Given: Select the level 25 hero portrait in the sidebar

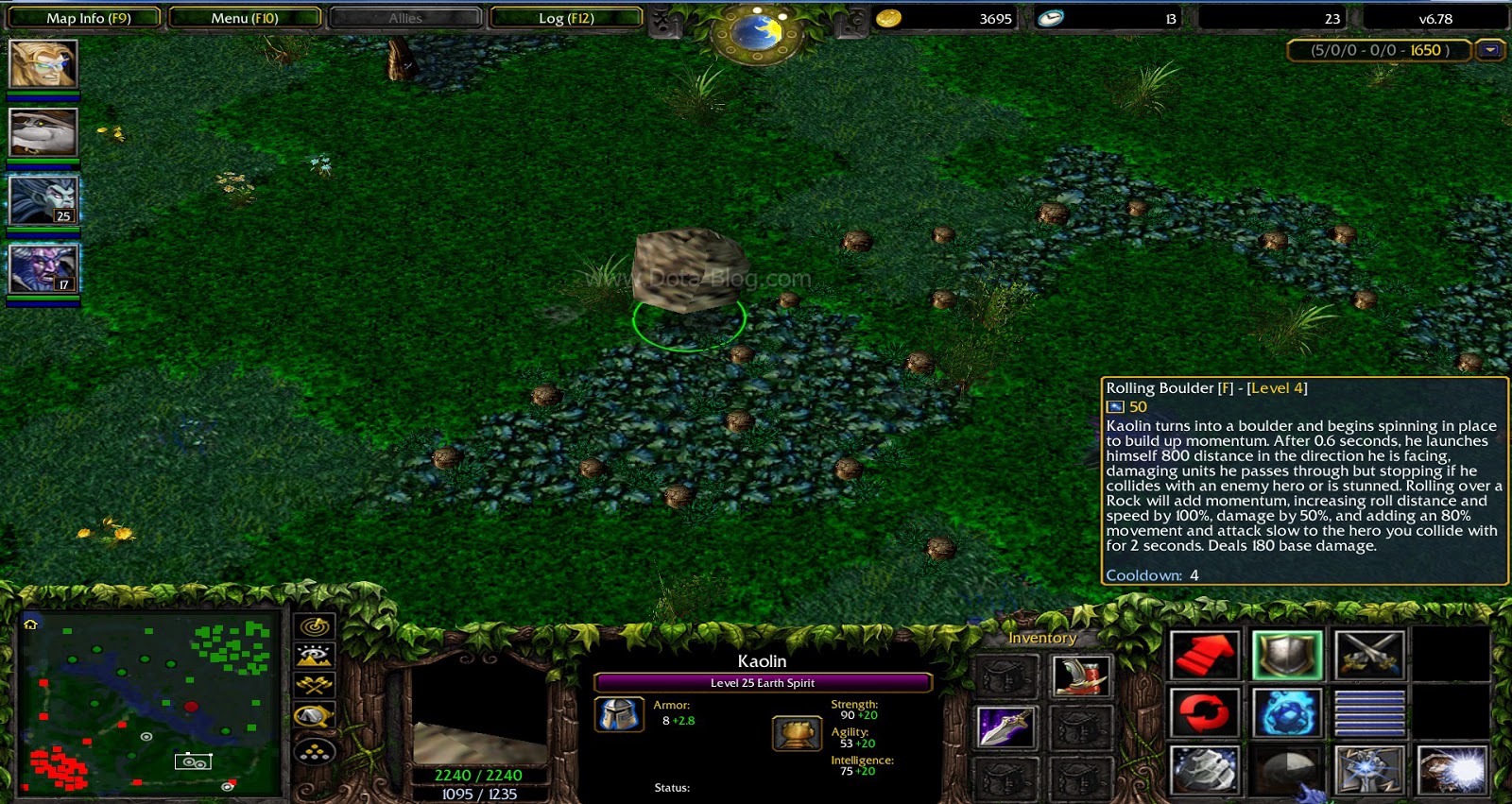Looking at the screenshot, I should tap(43, 198).
